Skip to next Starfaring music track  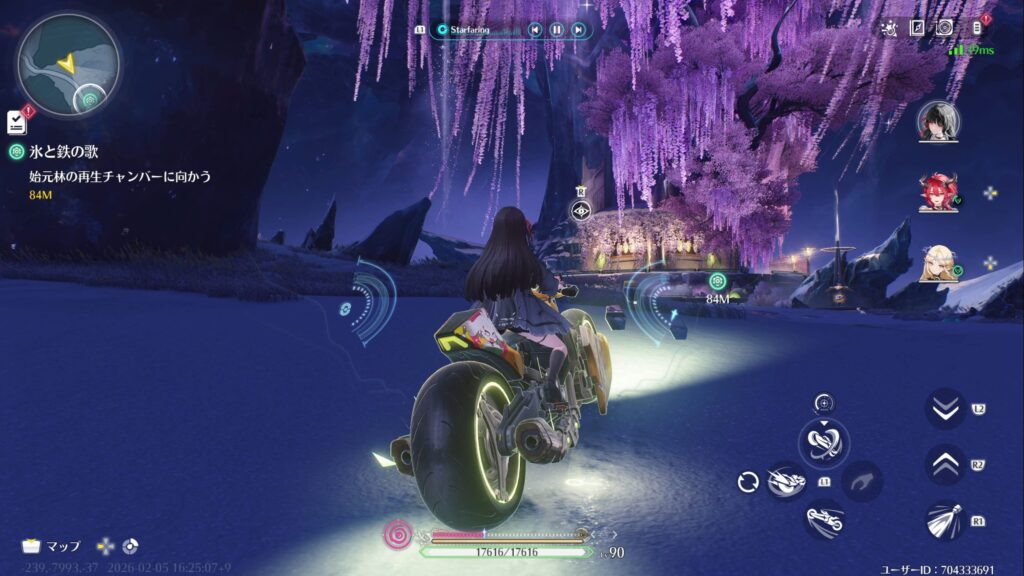click(578, 30)
